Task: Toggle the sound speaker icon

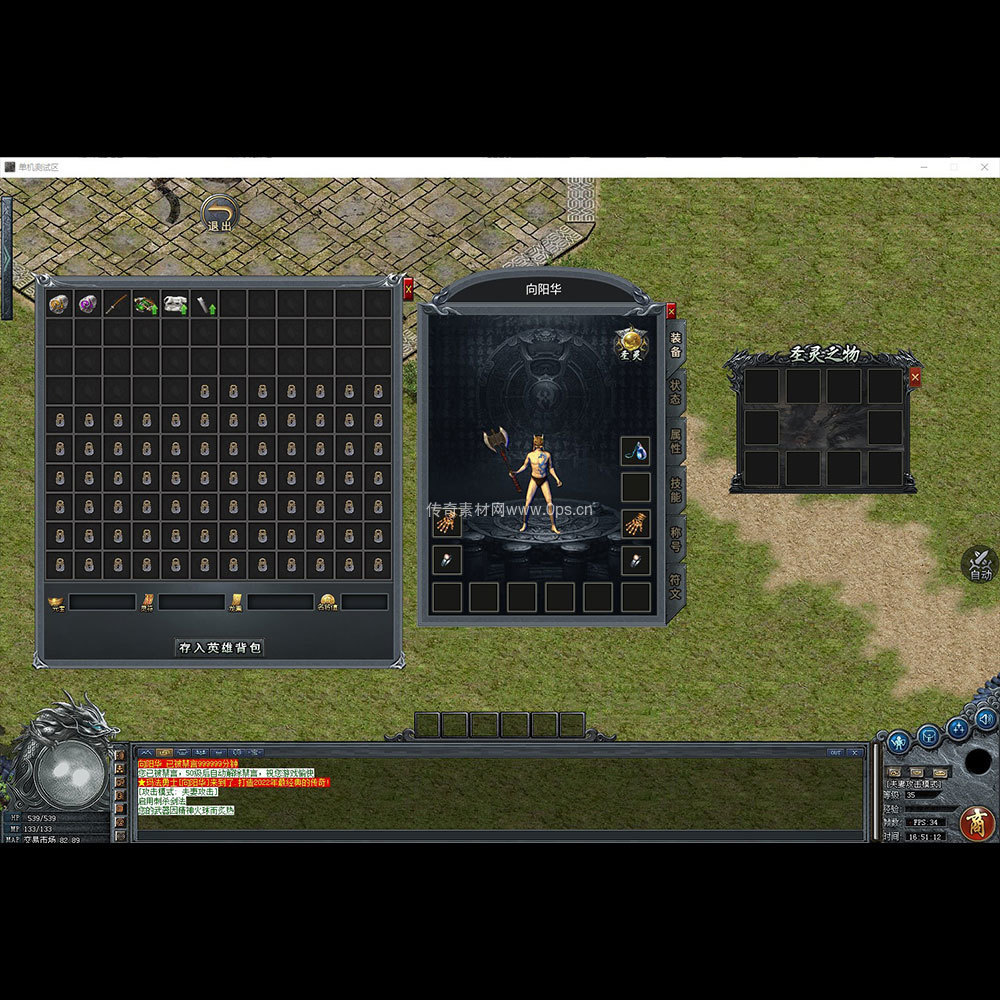Action: 986,718
